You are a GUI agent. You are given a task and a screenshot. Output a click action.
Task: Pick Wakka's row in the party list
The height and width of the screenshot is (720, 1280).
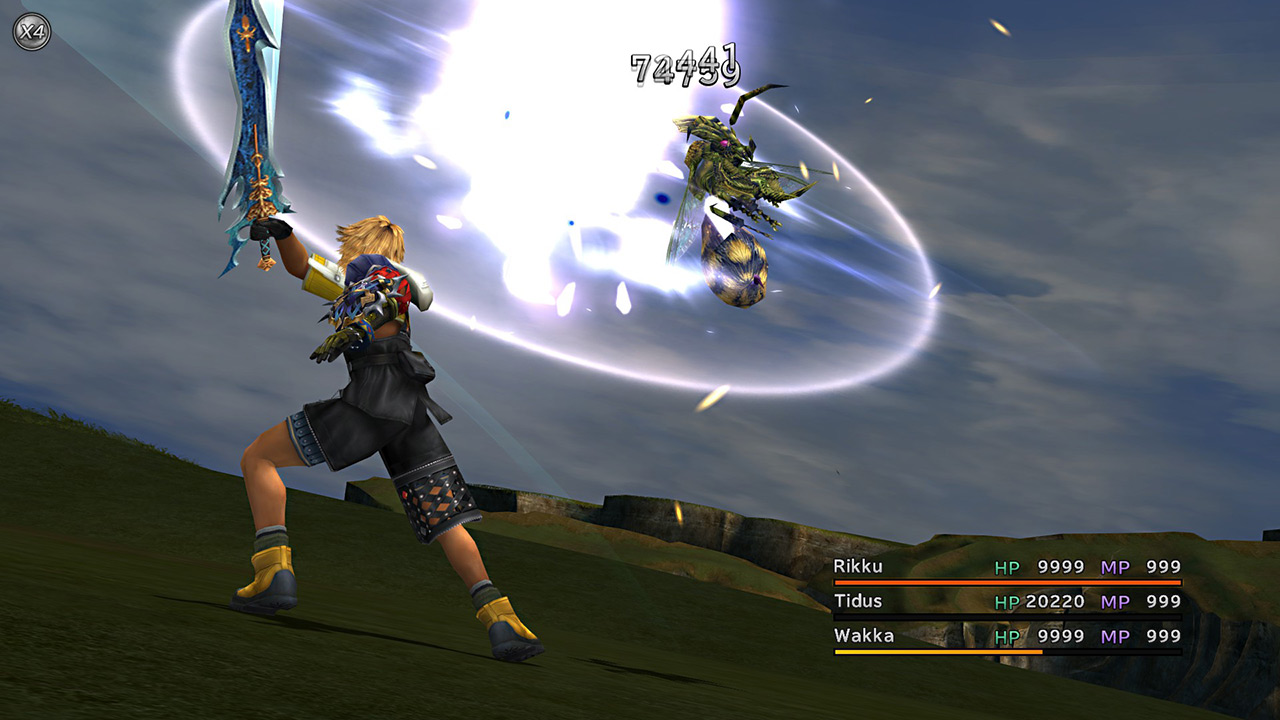coord(863,635)
